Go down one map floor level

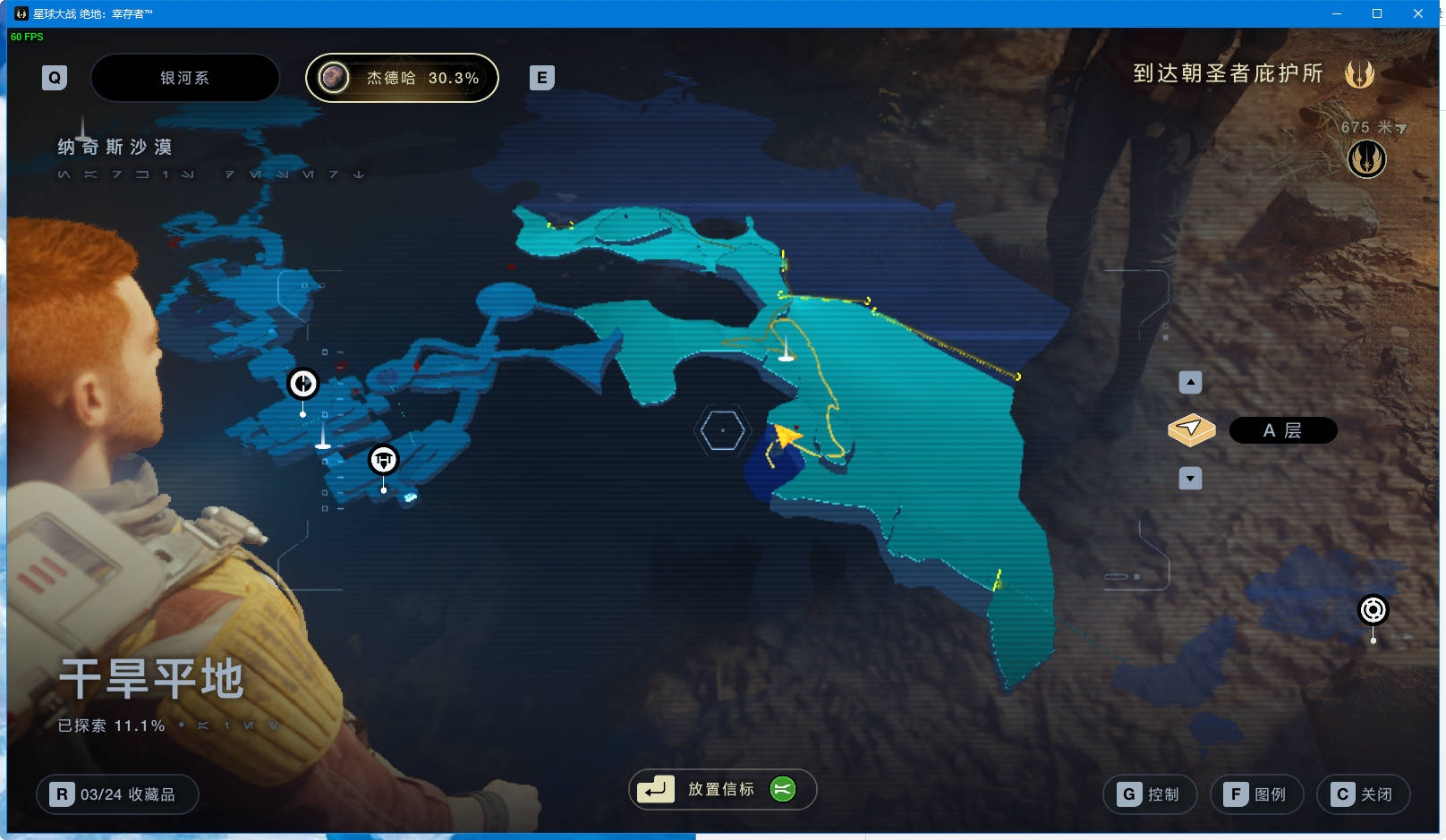click(x=1190, y=479)
